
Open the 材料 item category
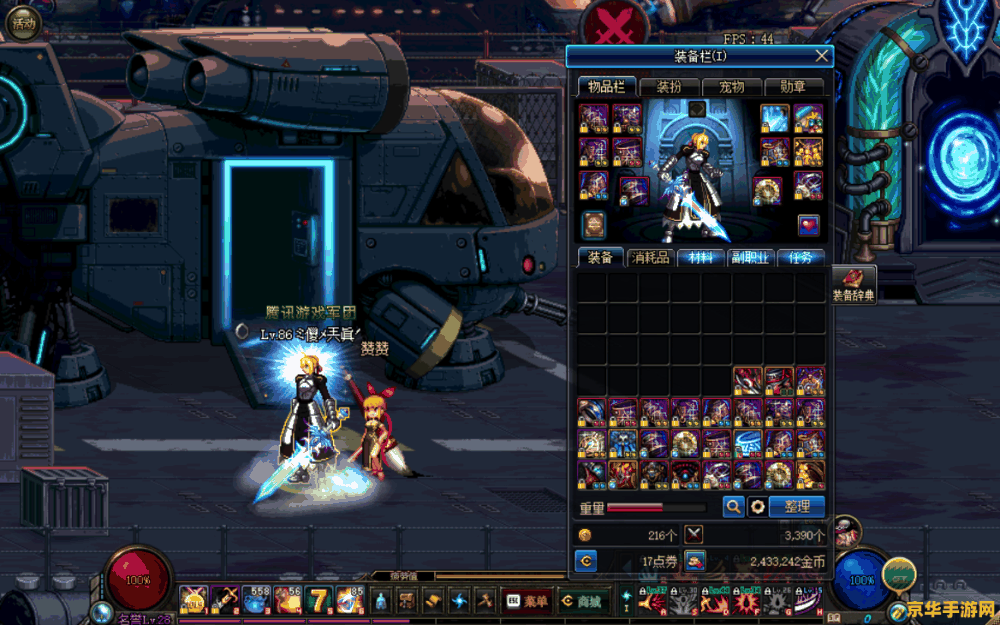[701, 258]
